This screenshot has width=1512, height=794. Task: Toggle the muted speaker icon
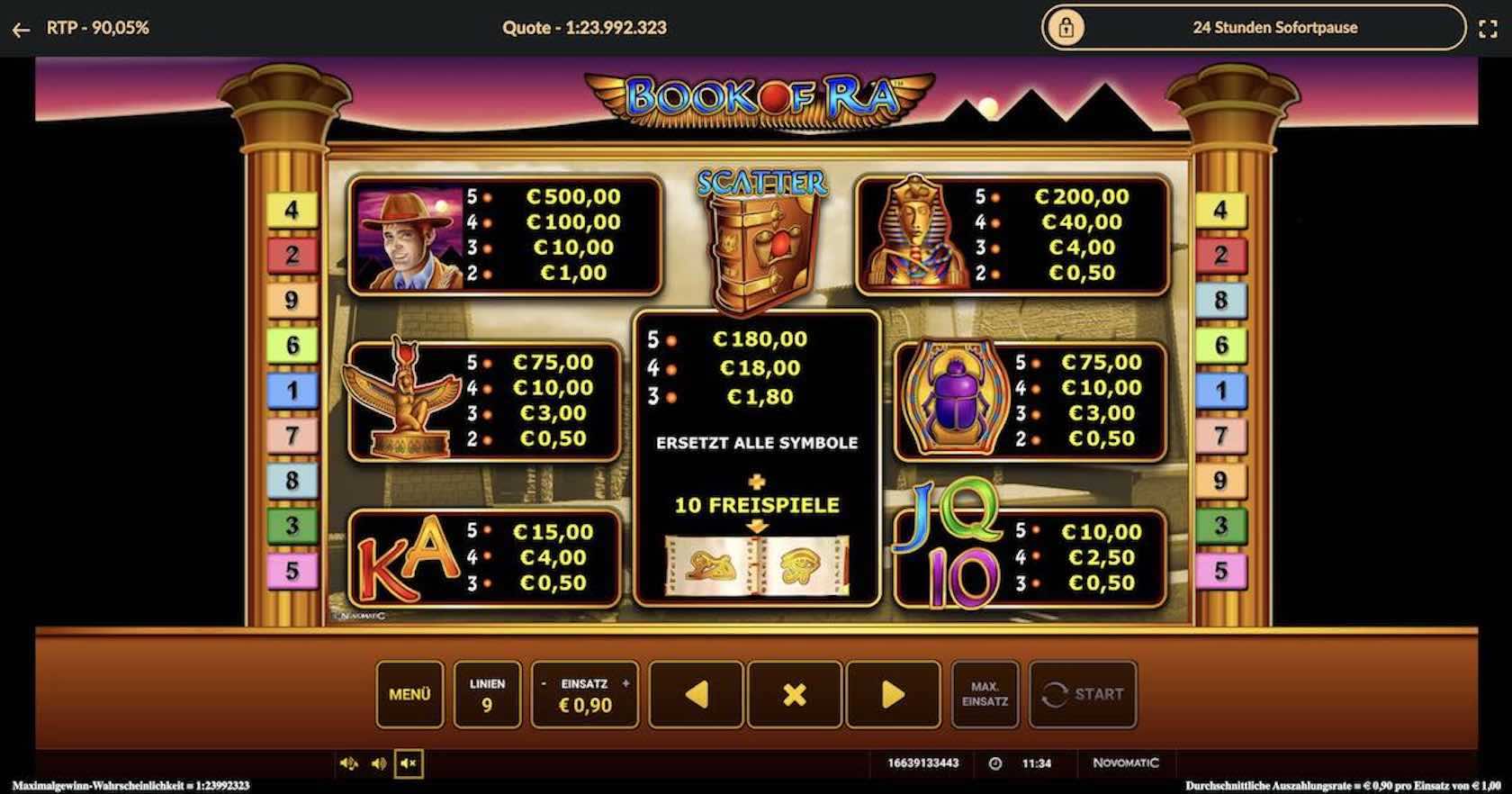(409, 763)
